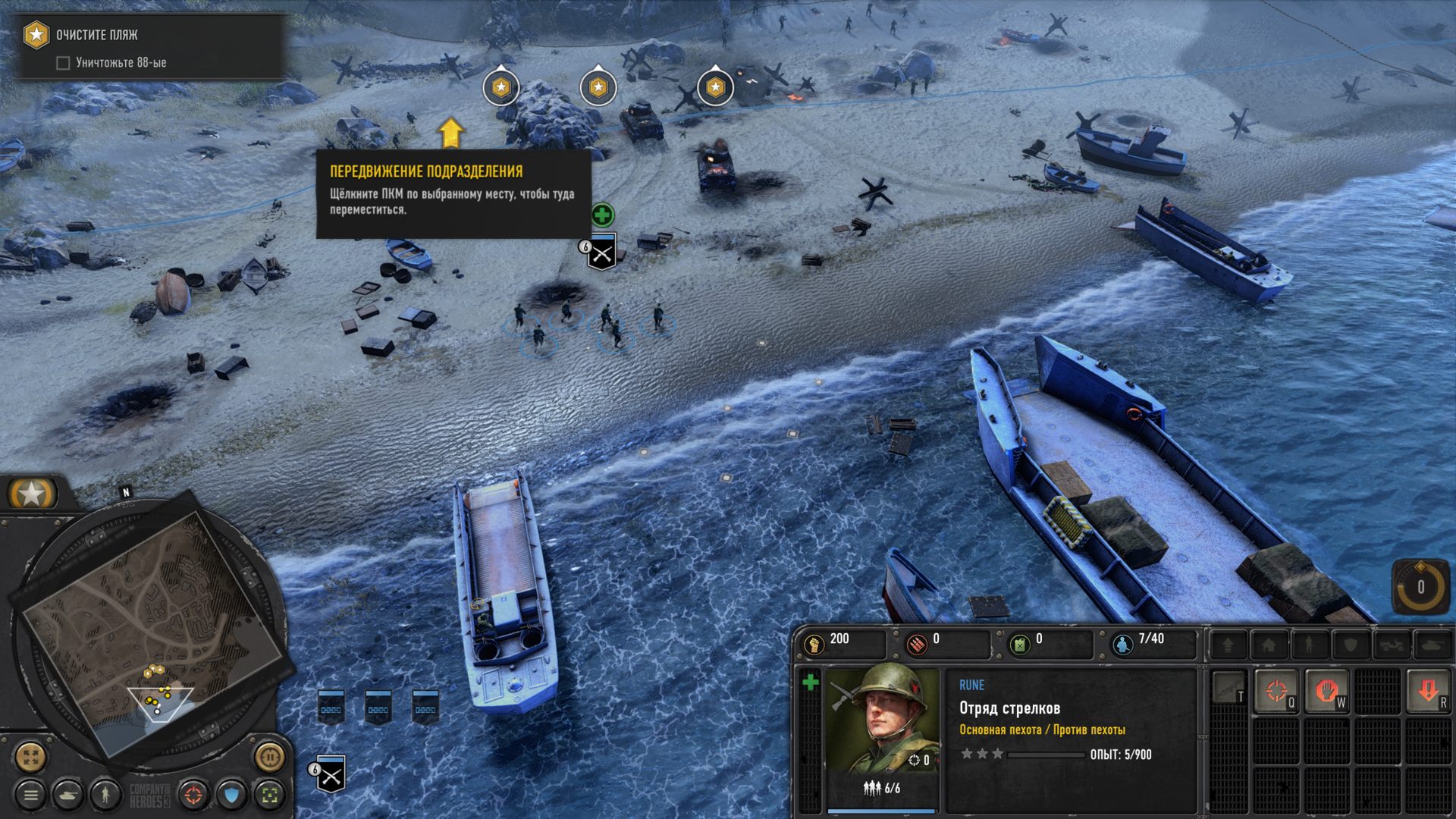Select the tank icon button near minimap
Image resolution: width=1456 pixels, height=819 pixels.
(68, 795)
